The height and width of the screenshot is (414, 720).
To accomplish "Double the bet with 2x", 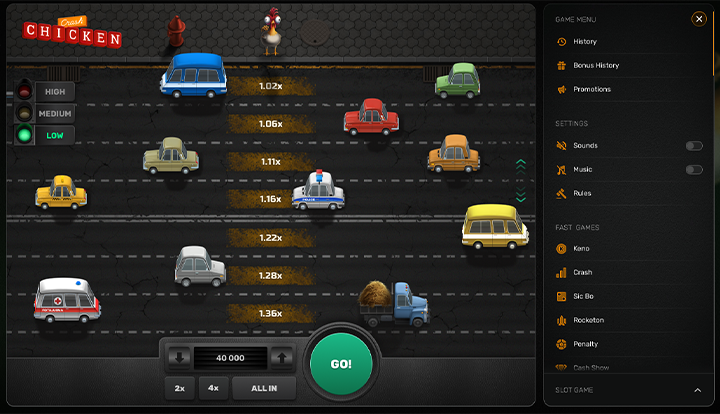I will coord(179,388).
